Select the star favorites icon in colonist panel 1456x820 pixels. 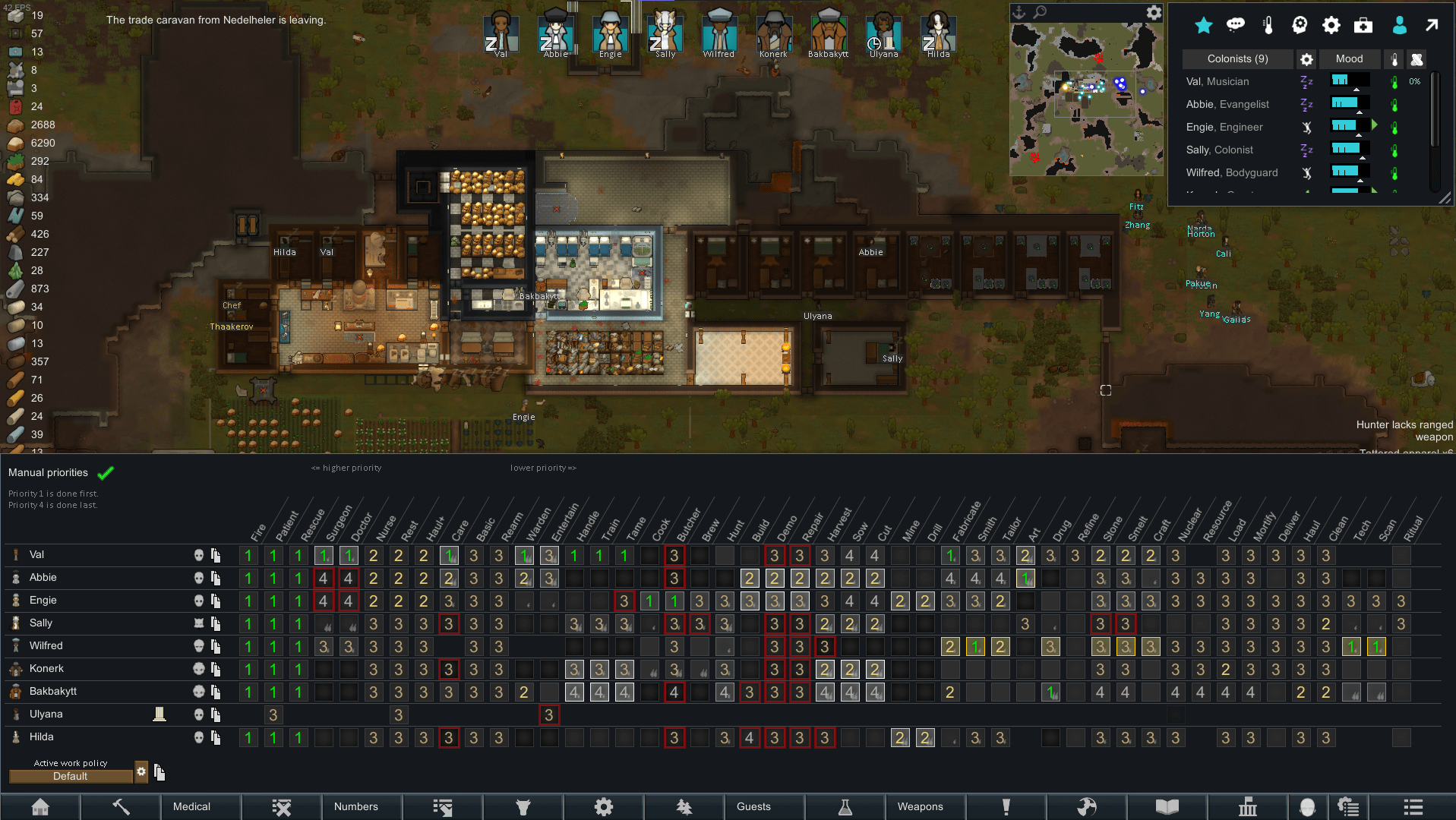tap(1203, 25)
